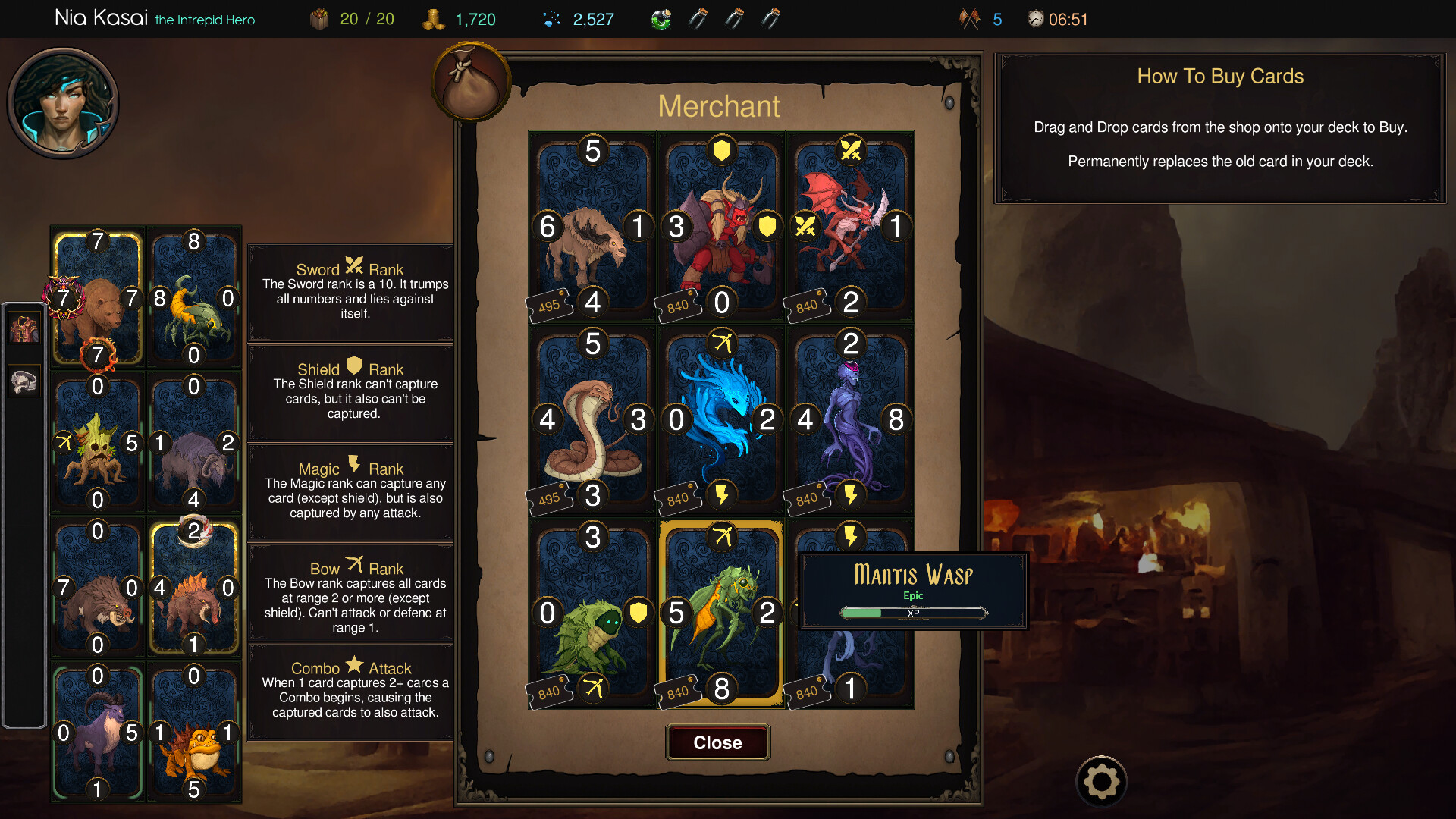Open Nia Kasai's hero portrait
Viewport: 1456px width, 819px height.
pos(64,102)
